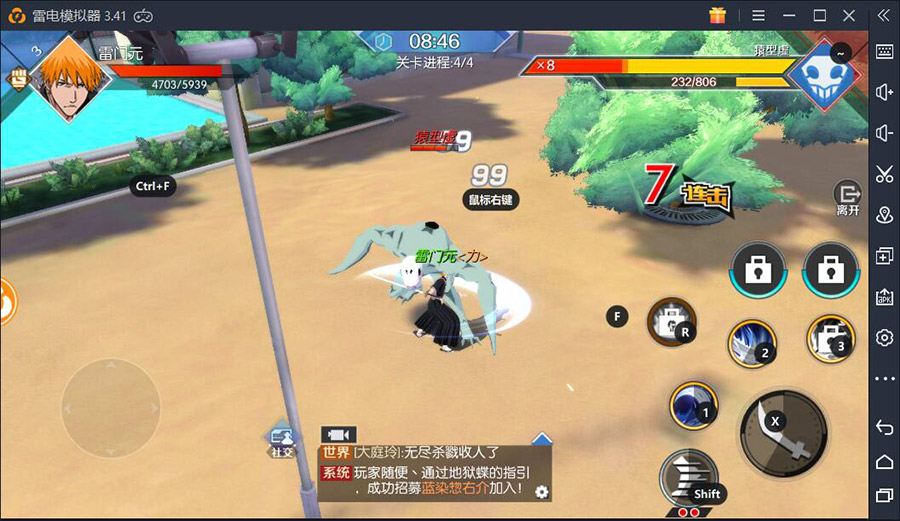Click the video camera icon above the chat

pos(338,434)
